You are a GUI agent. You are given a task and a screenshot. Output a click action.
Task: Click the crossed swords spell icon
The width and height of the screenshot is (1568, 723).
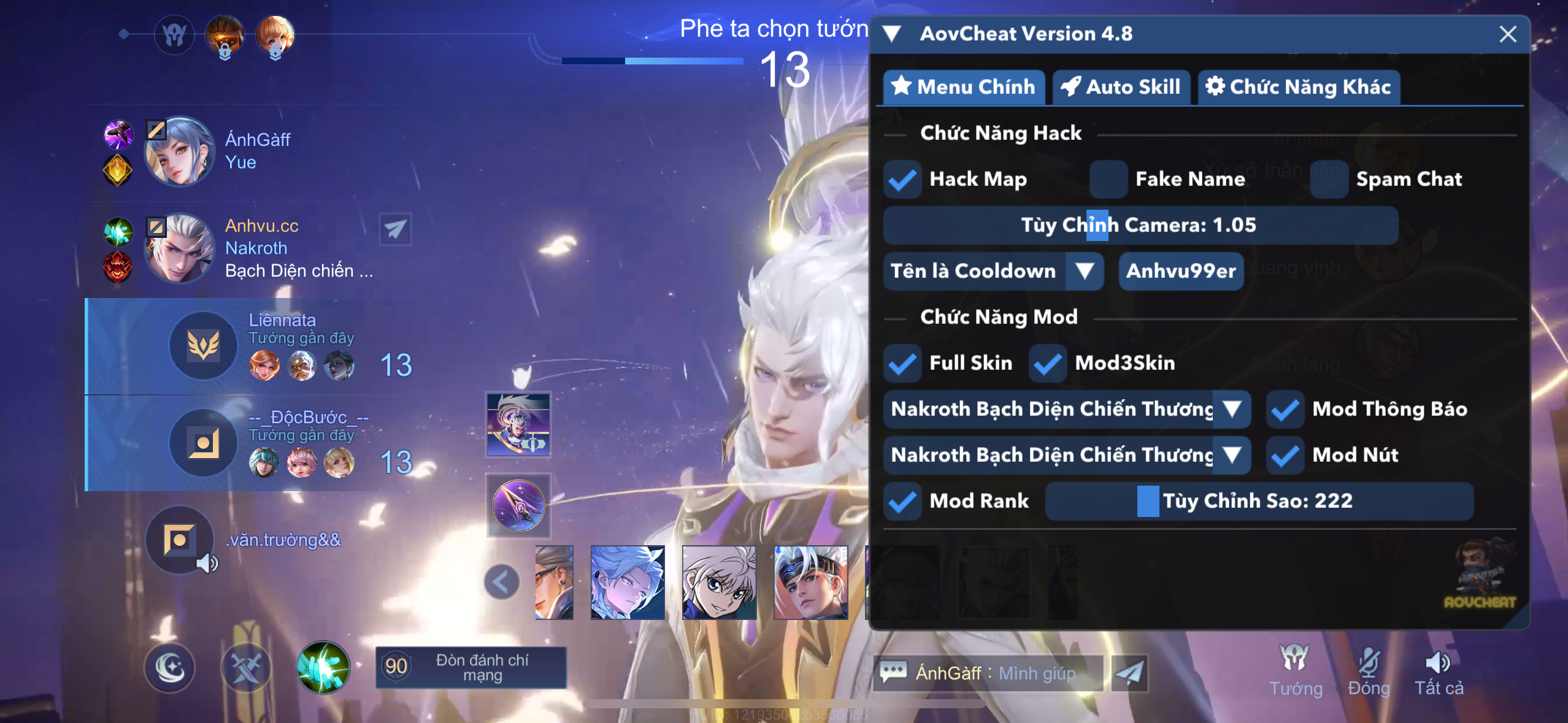pos(247,667)
